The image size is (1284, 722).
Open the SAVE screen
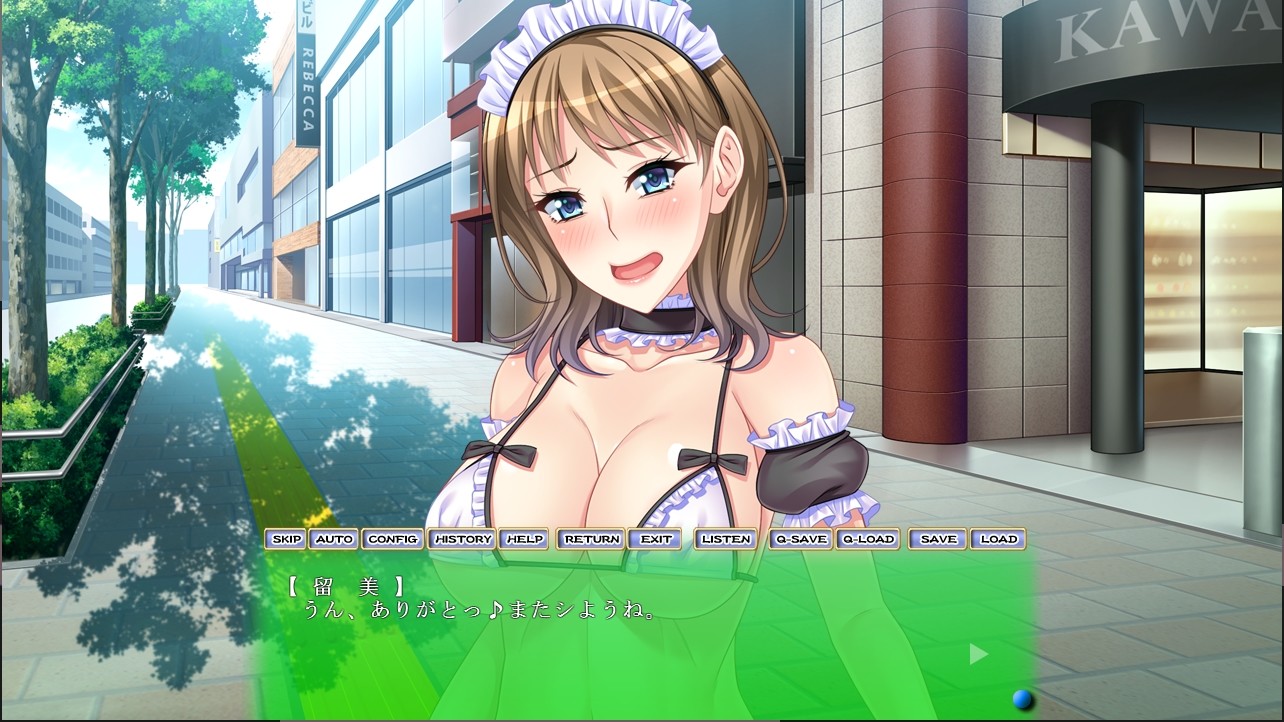936,538
